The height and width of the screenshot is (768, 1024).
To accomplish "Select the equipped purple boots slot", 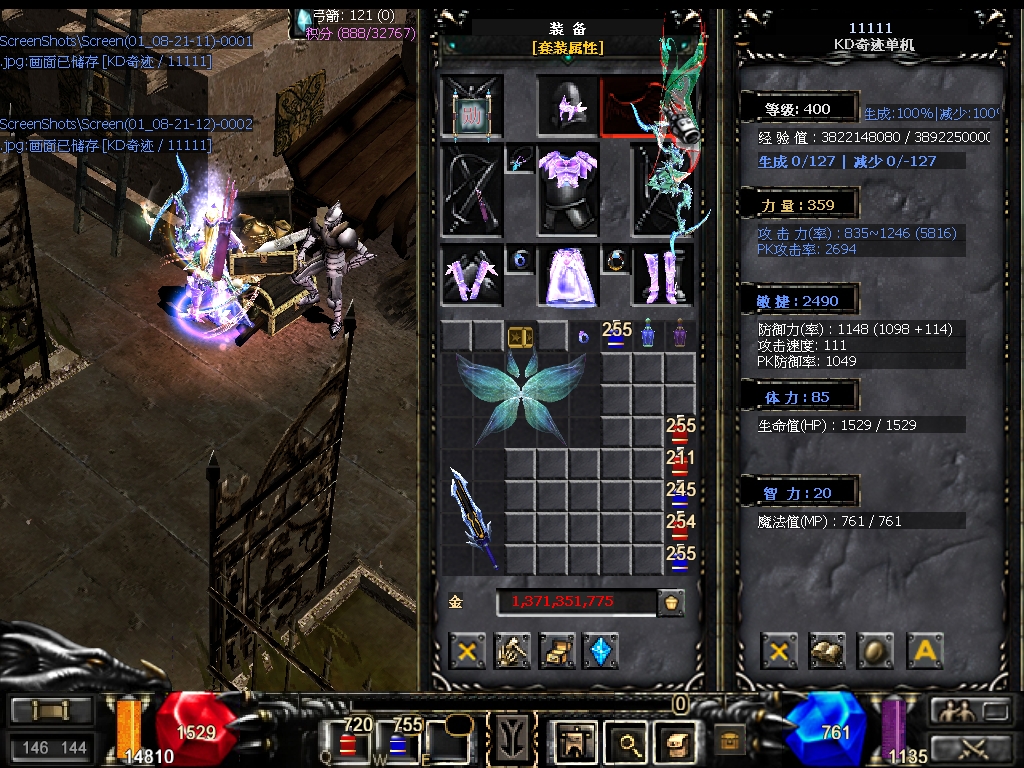I will point(663,275).
